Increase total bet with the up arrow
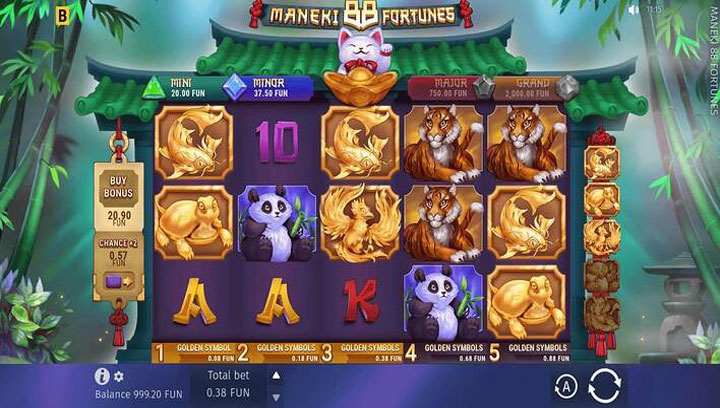The image size is (720, 408). click(277, 374)
